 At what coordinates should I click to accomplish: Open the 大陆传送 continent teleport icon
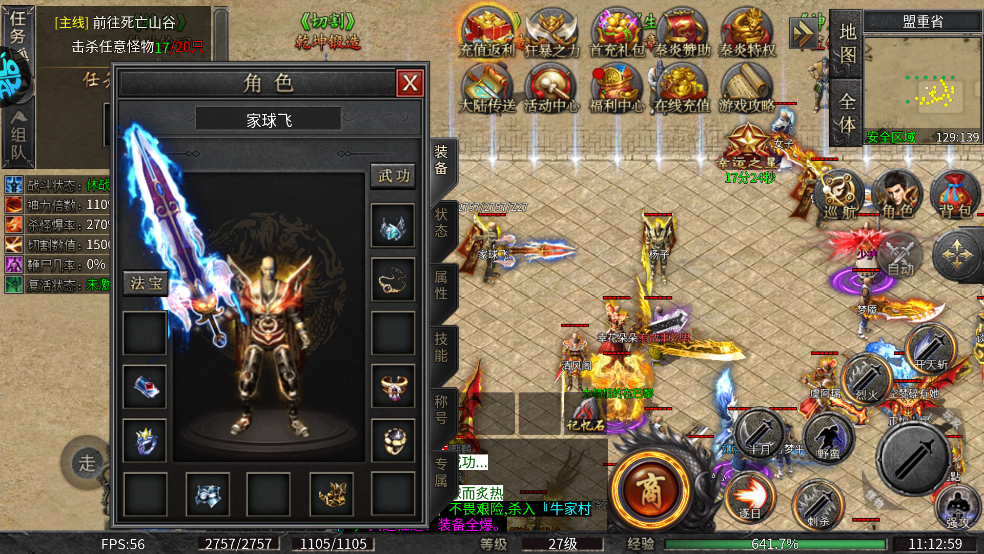point(488,88)
